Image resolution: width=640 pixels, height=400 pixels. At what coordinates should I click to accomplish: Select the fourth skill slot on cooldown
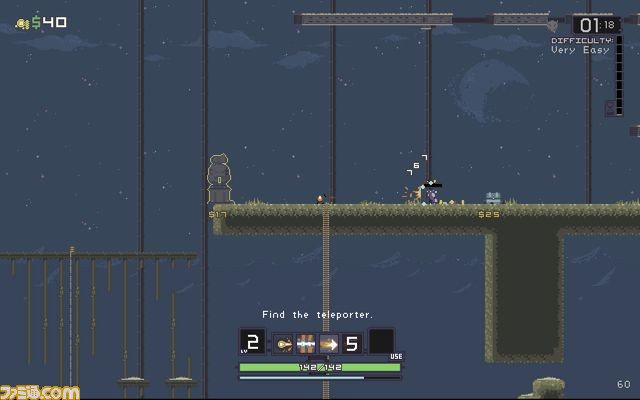(352, 344)
